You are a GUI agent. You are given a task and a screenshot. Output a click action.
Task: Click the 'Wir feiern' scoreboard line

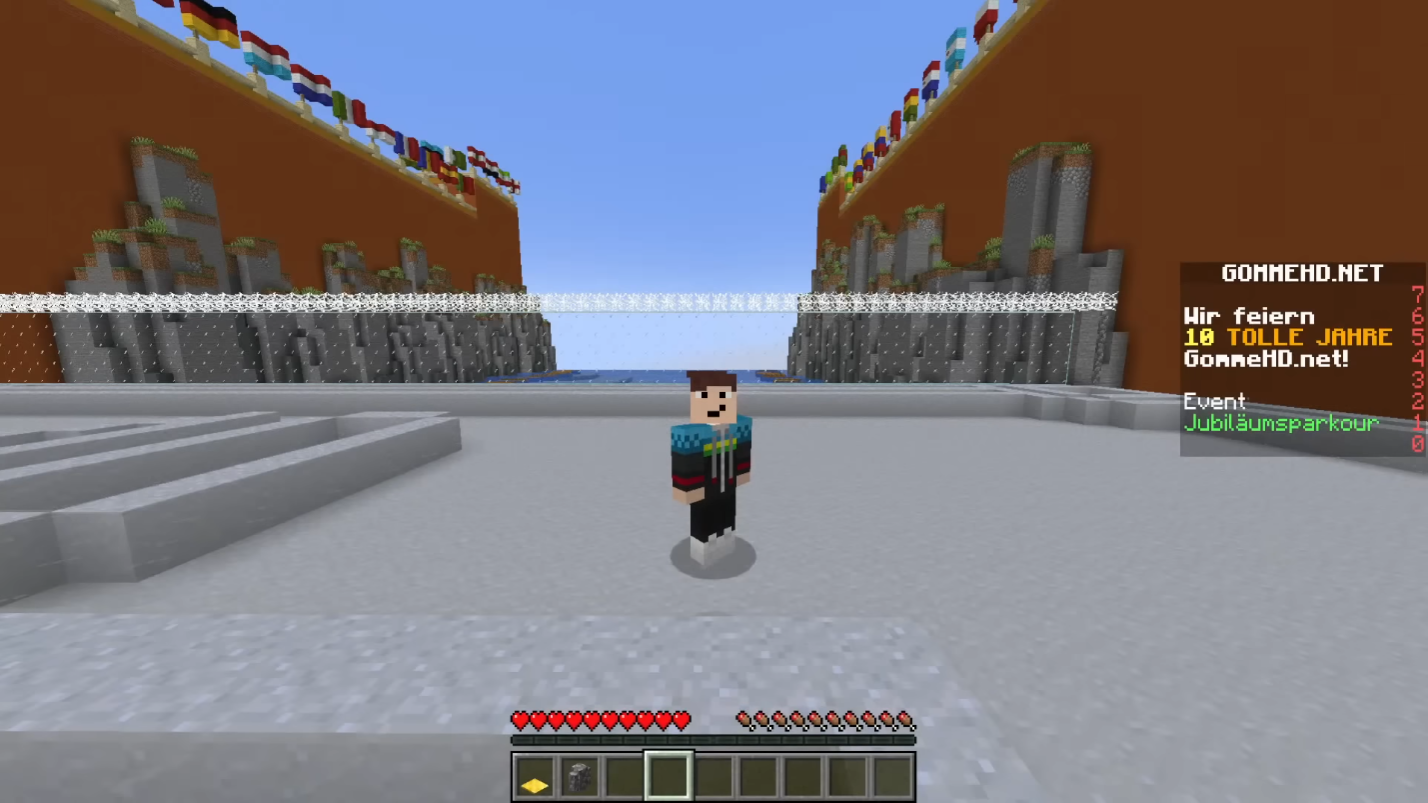1249,316
